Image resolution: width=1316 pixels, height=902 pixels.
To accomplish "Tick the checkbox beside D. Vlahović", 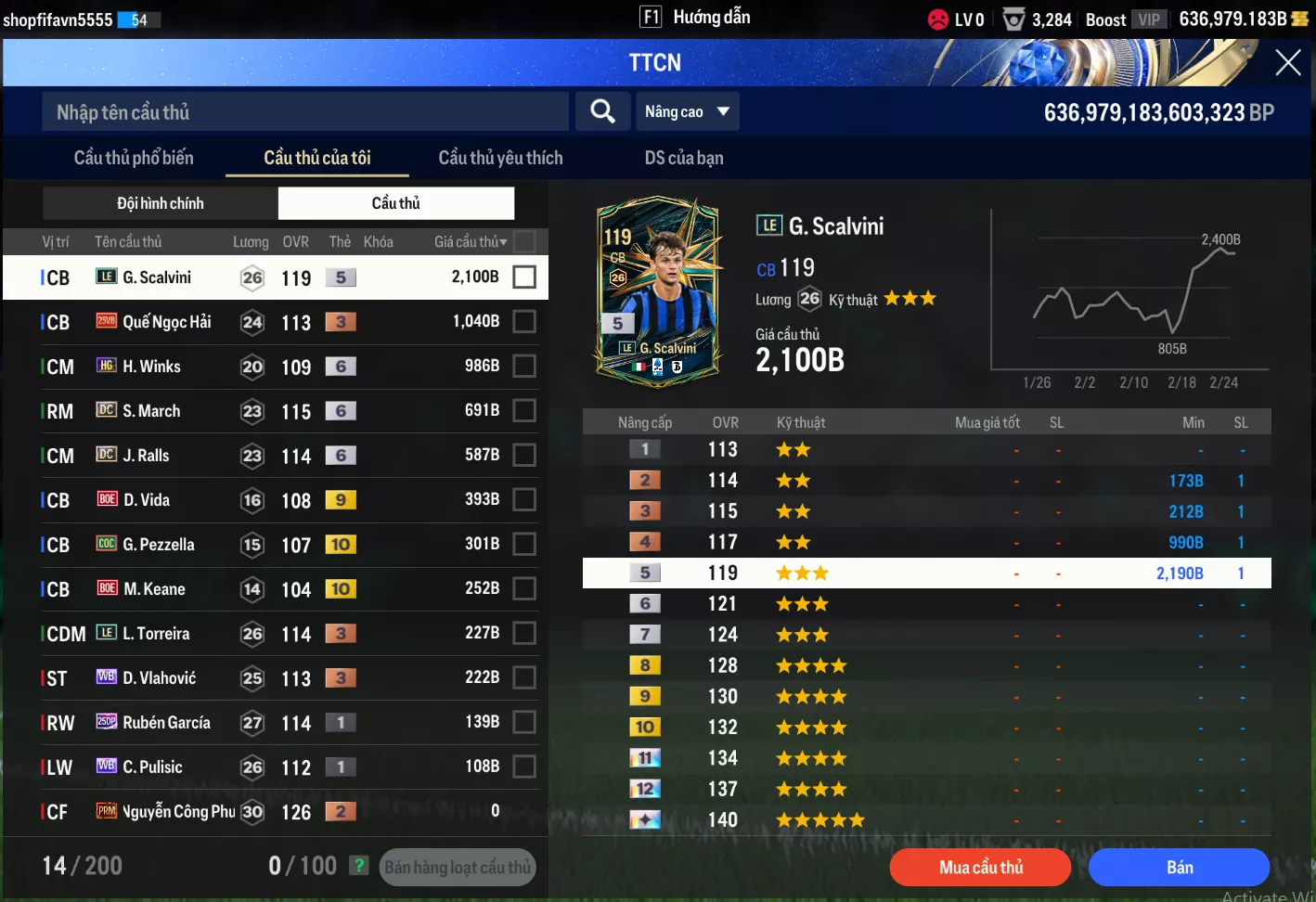I will click(x=524, y=678).
